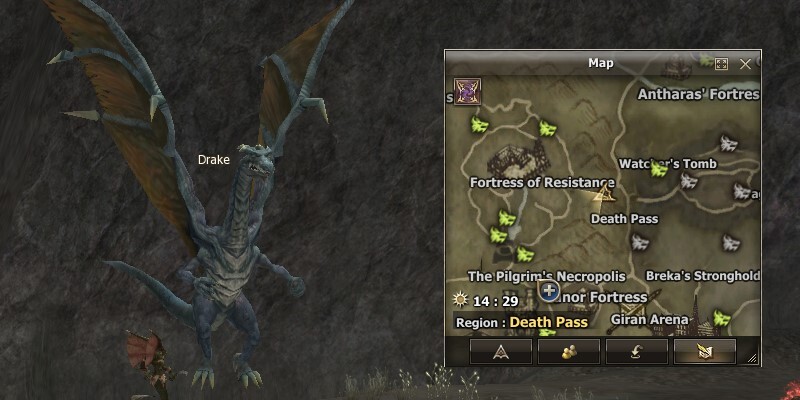Pick Breka's Stronghold on the map
This screenshot has width=800, height=400.
[702, 276]
